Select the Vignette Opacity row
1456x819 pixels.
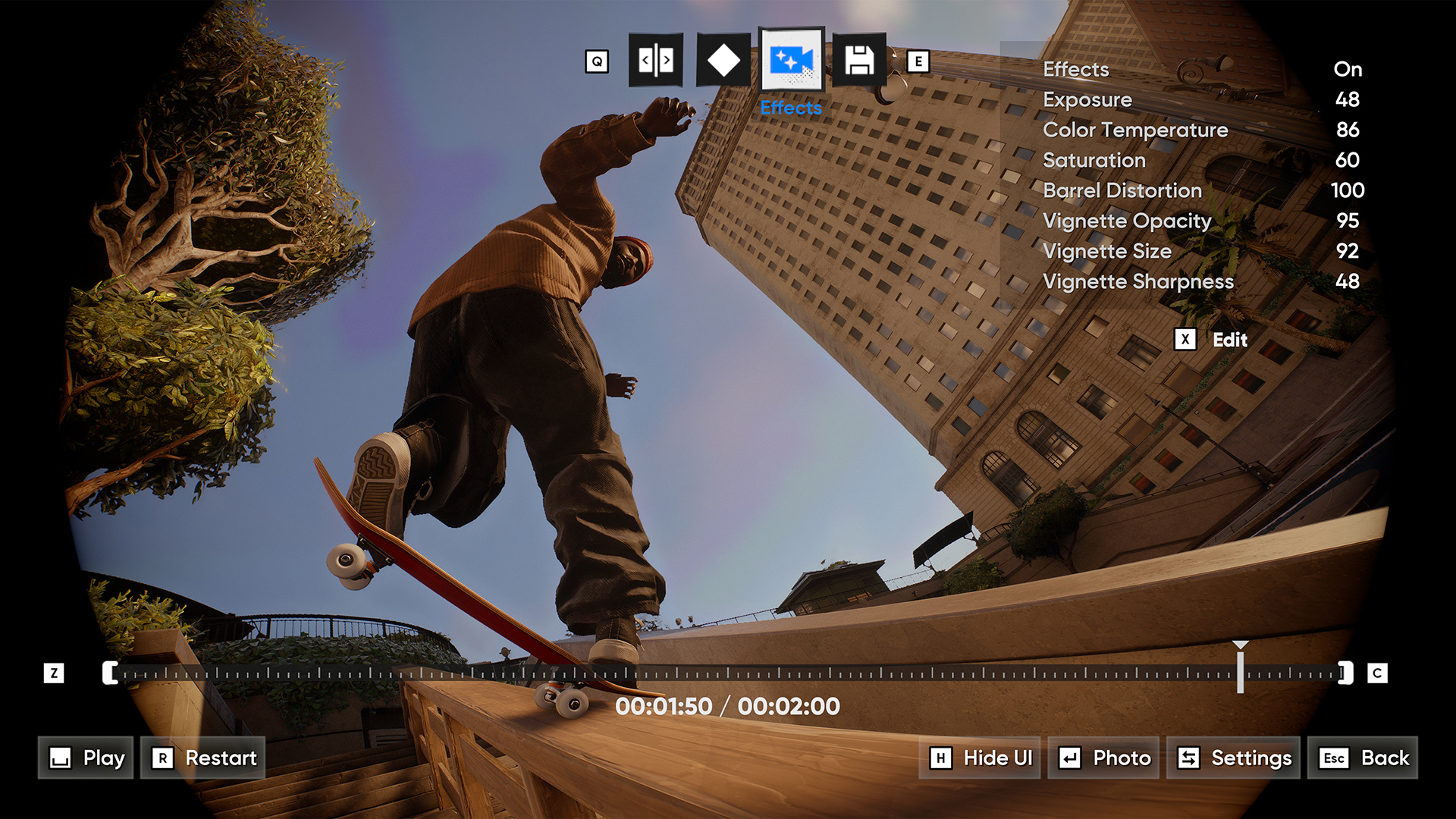click(1202, 221)
